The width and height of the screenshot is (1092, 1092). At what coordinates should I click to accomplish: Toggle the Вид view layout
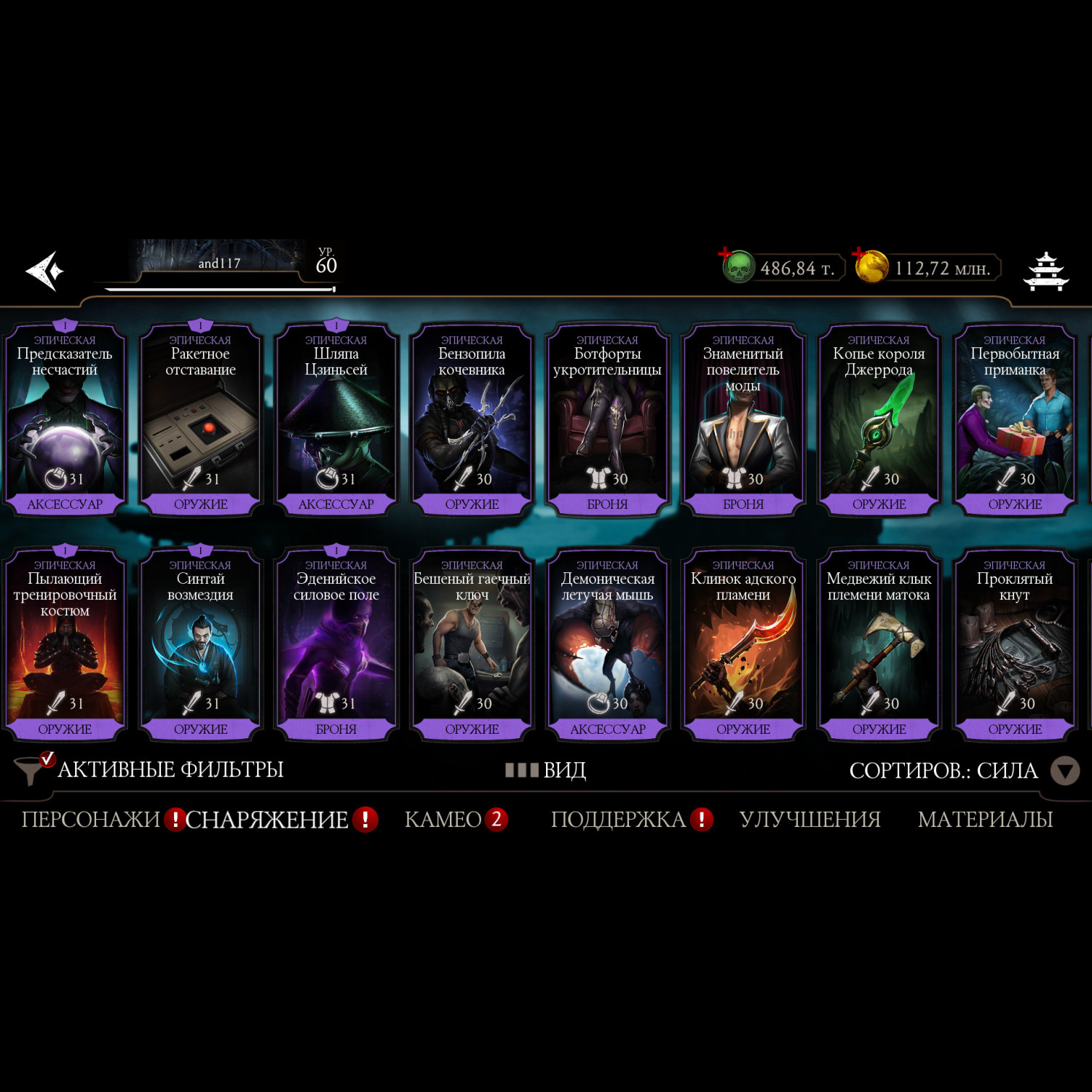pos(546,770)
